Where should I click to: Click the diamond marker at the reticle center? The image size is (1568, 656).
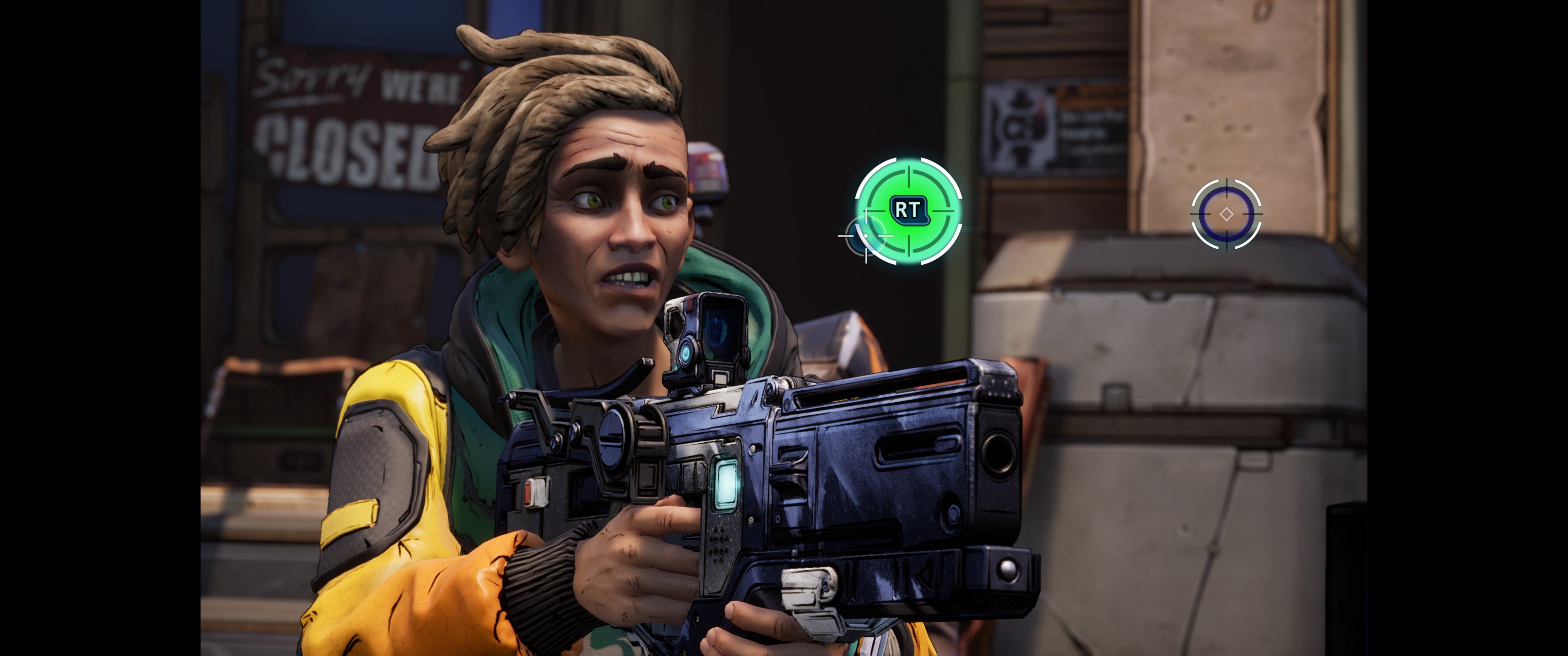pyautogui.click(x=1227, y=214)
